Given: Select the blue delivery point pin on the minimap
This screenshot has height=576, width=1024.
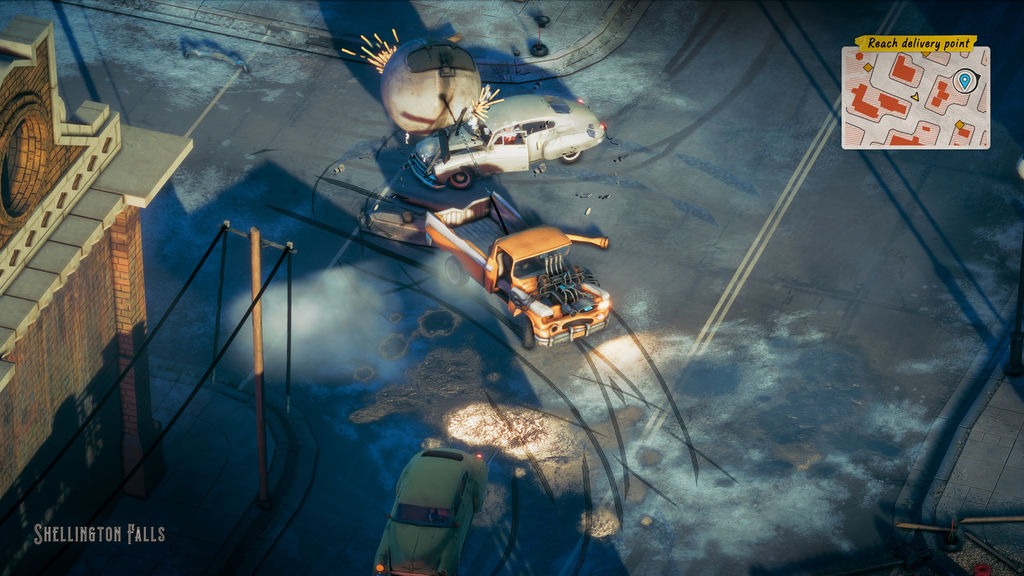Looking at the screenshot, I should pos(964,79).
